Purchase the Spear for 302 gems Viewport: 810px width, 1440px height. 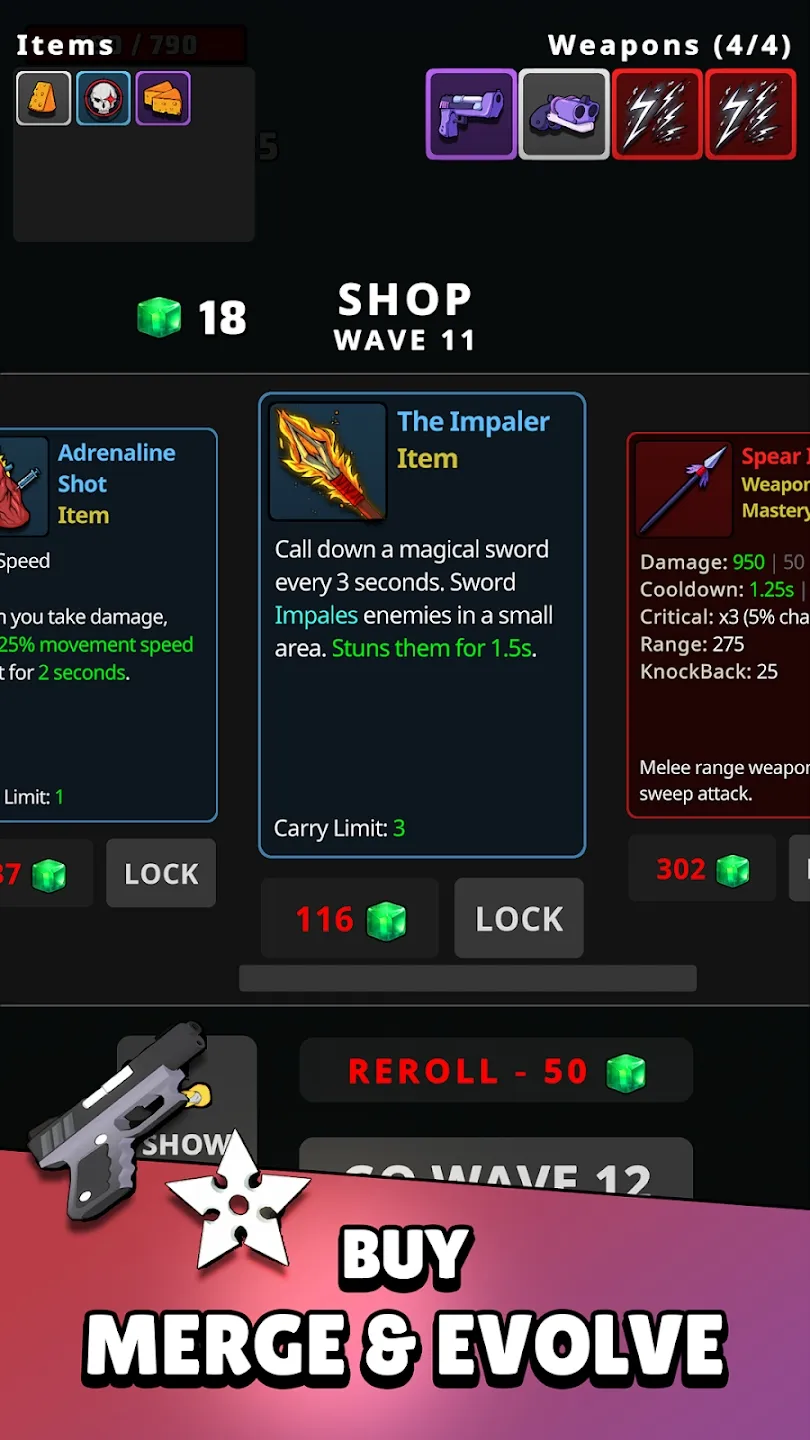click(x=702, y=869)
